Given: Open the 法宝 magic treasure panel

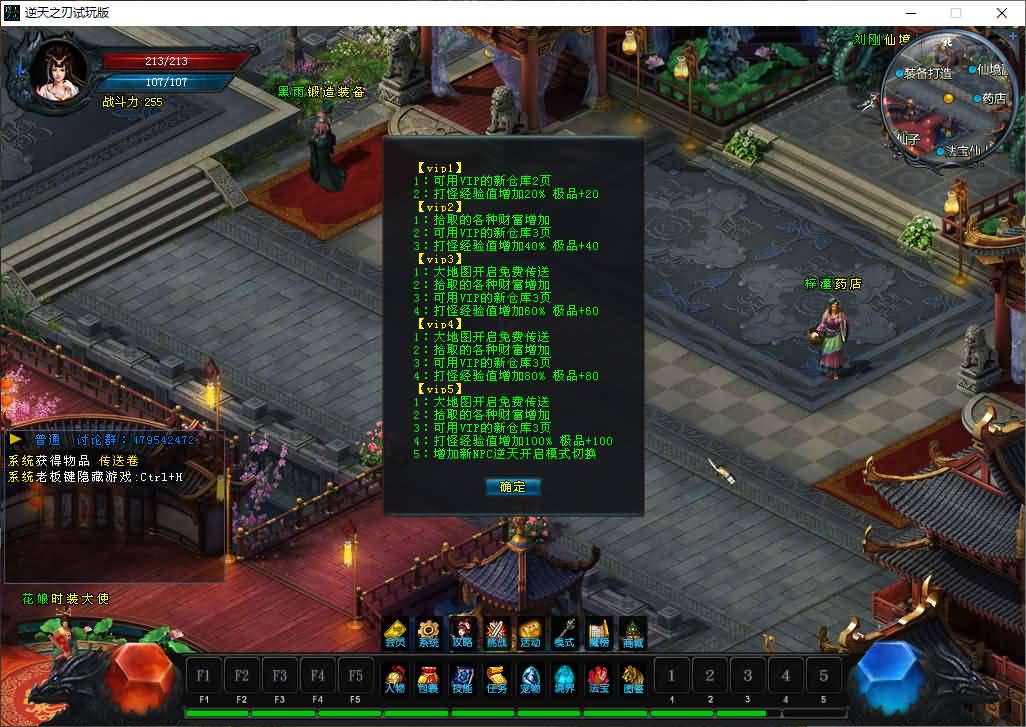Looking at the screenshot, I should [598, 679].
